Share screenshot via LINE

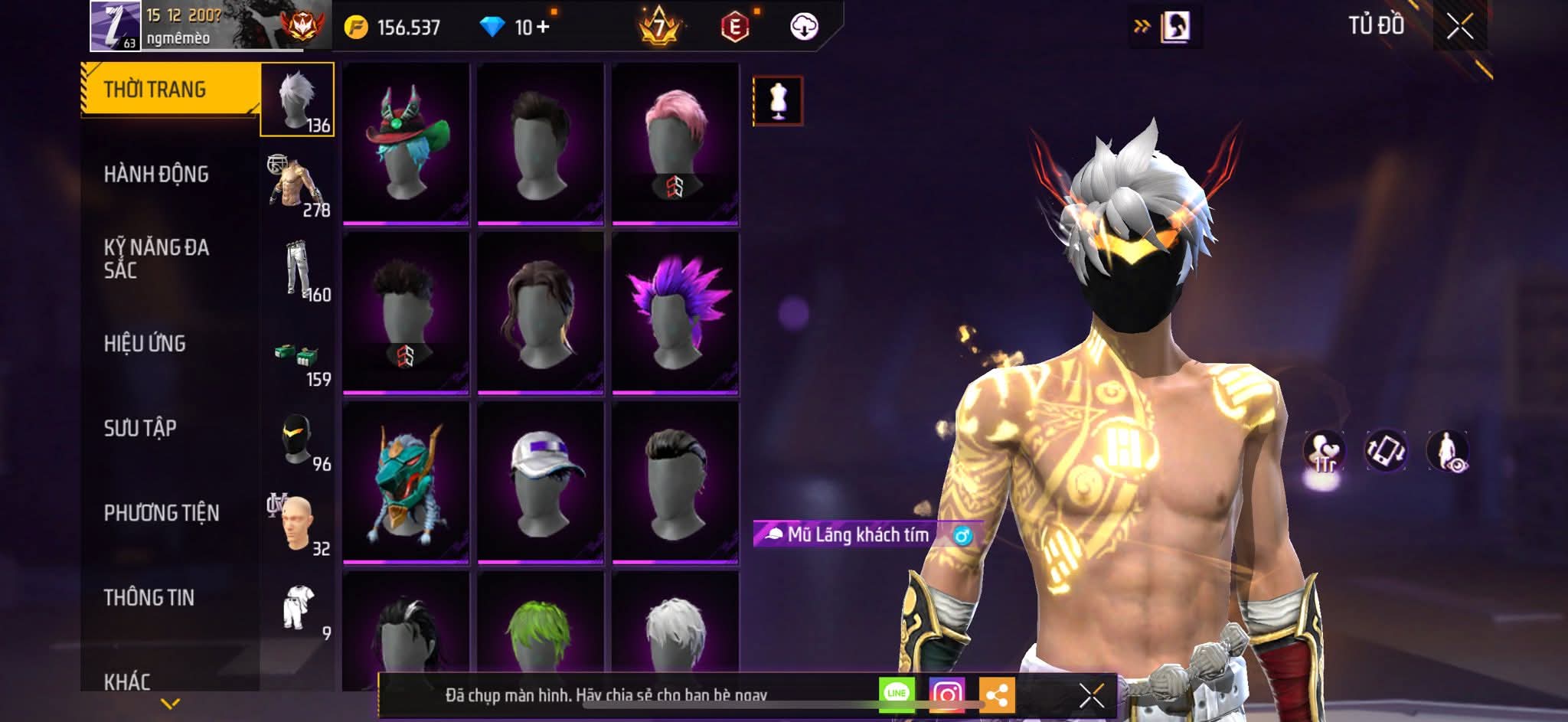pos(896,694)
